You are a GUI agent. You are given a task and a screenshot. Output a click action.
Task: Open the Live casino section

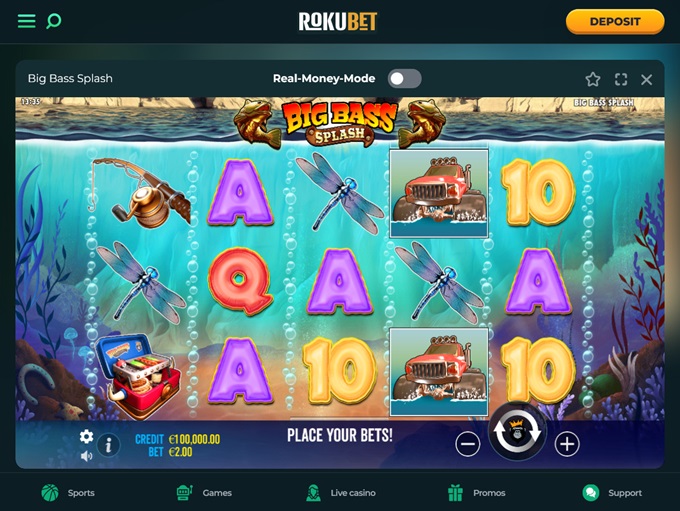(x=340, y=492)
